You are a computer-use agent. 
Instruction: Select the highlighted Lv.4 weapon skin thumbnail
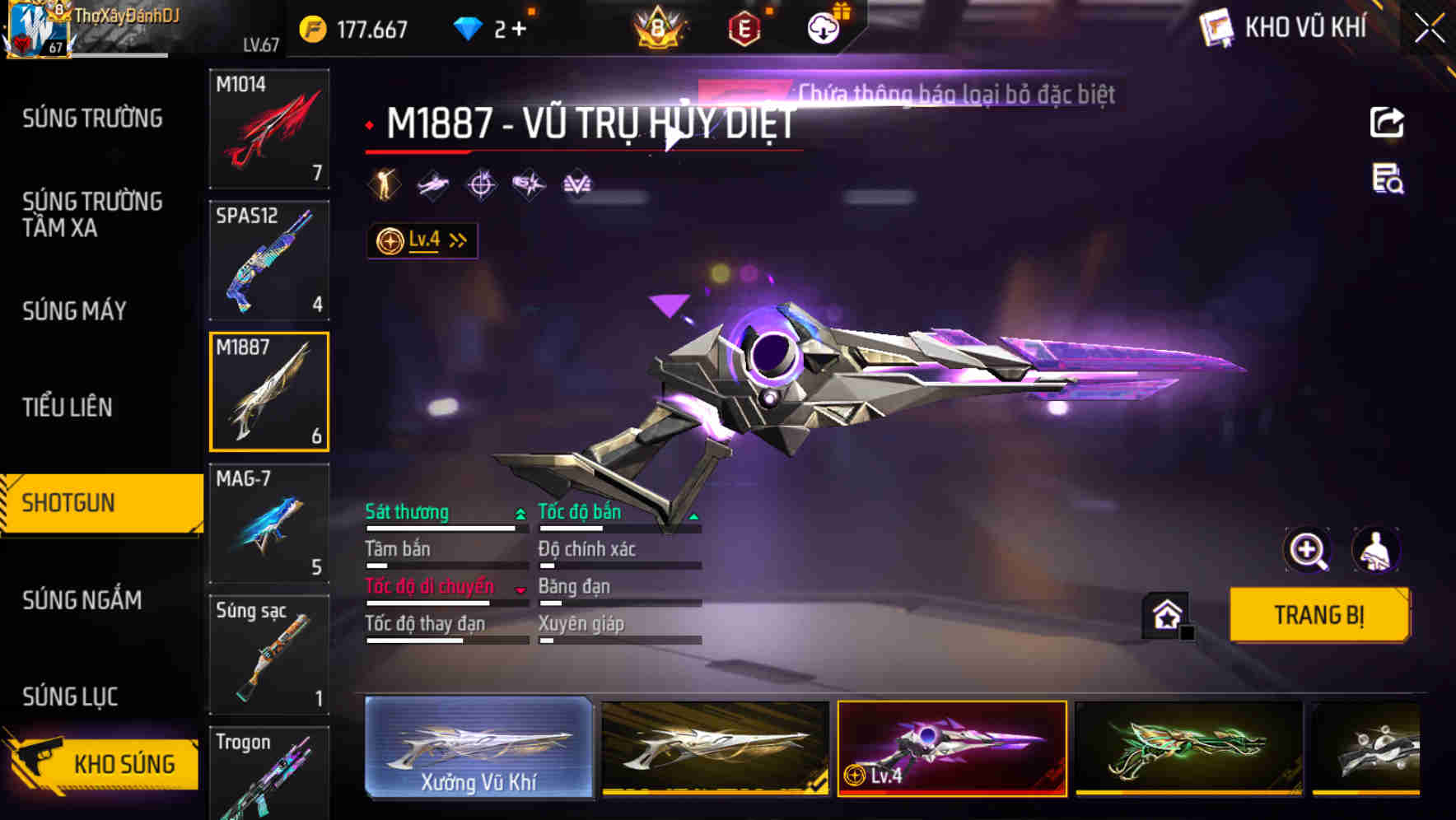point(951,748)
